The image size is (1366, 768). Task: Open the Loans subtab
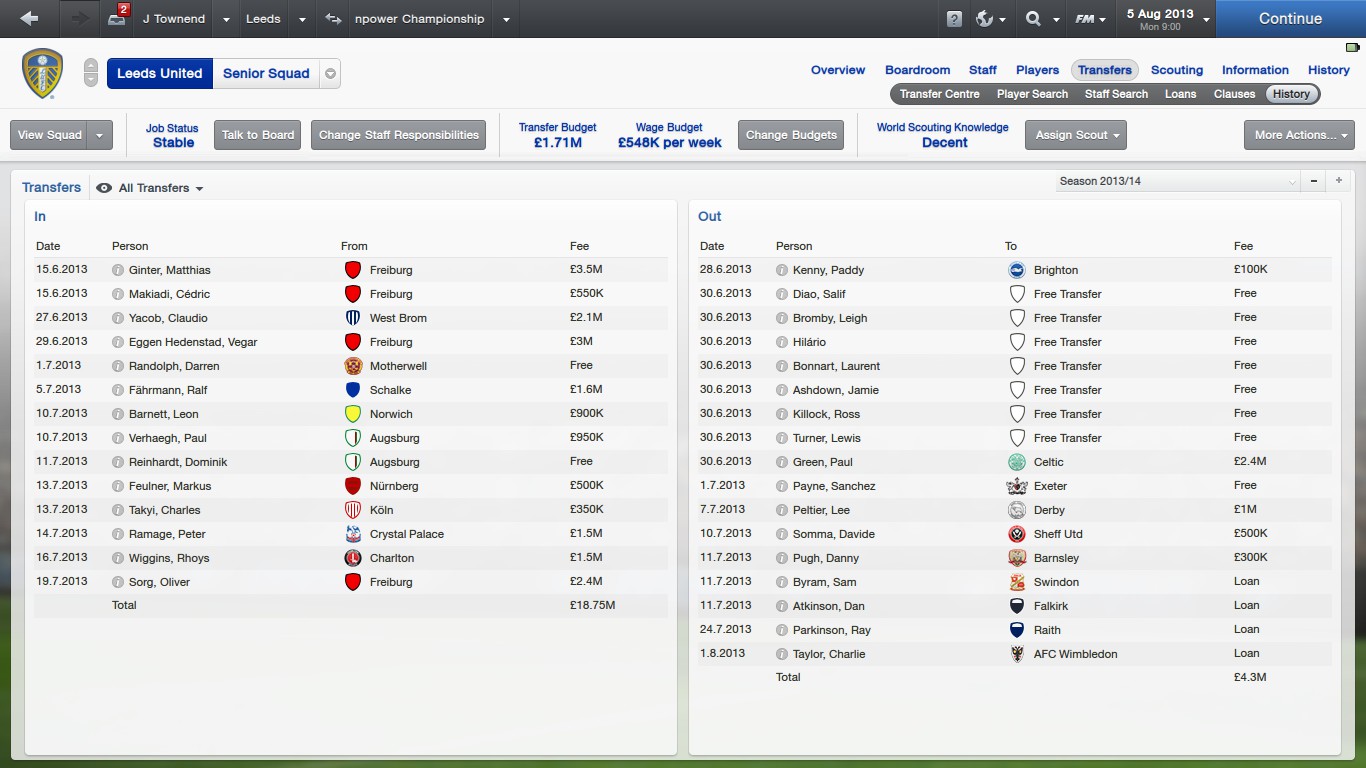(x=1180, y=94)
